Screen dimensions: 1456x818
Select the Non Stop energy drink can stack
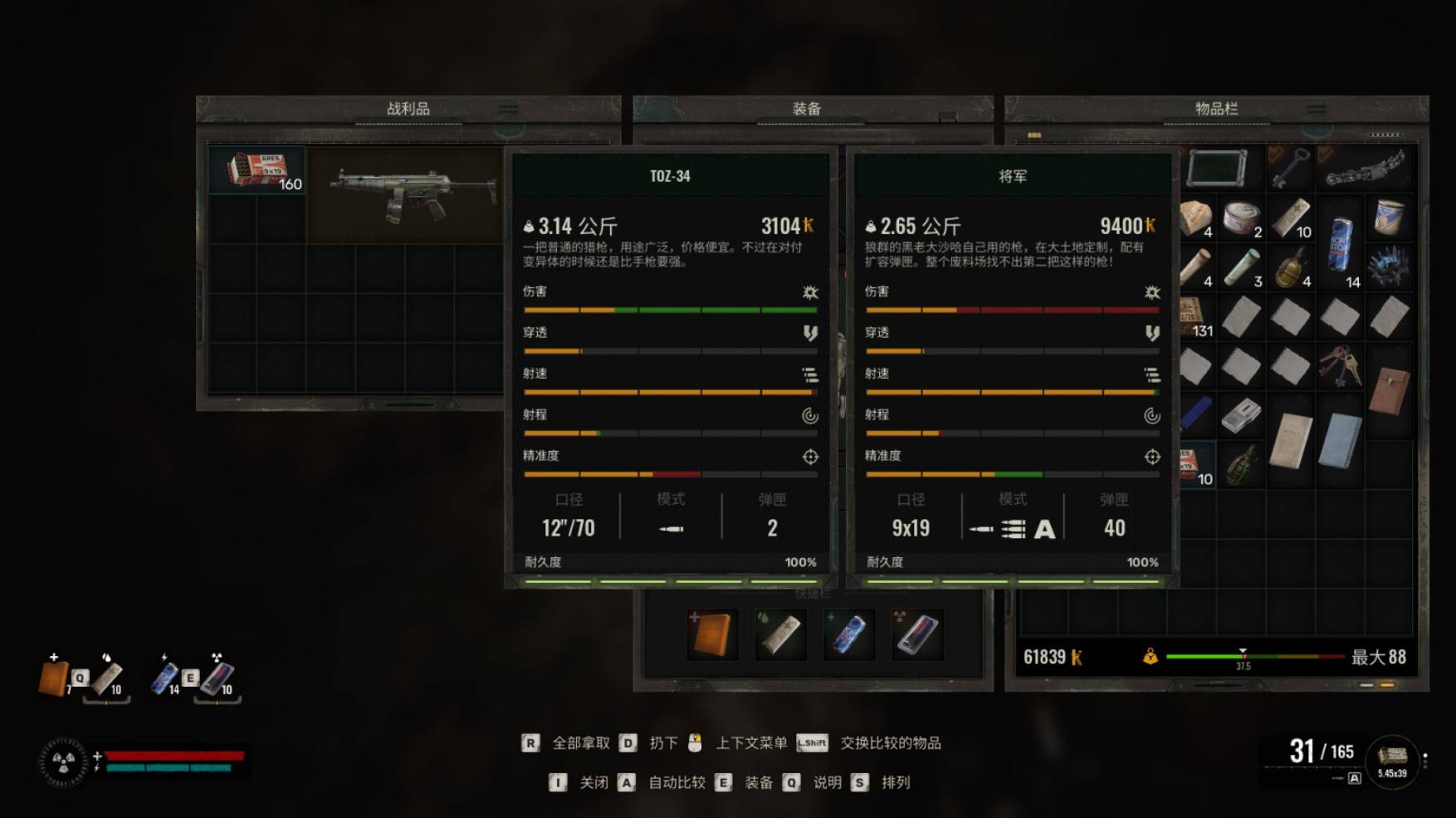[x=1340, y=244]
